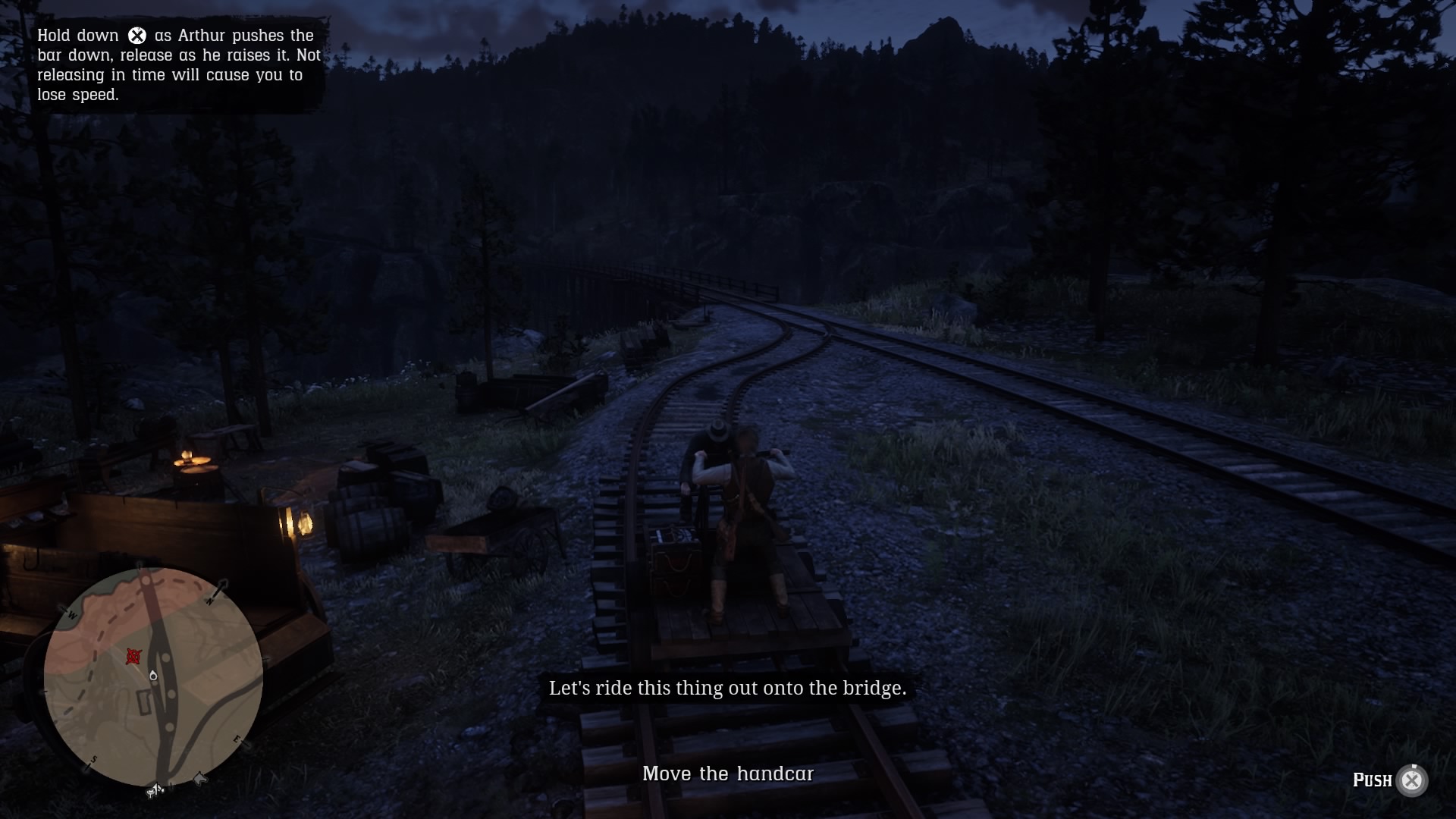Viewport: 1456px width, 819px height.
Task: Click the E compass marker on the minimap
Action: (236, 739)
